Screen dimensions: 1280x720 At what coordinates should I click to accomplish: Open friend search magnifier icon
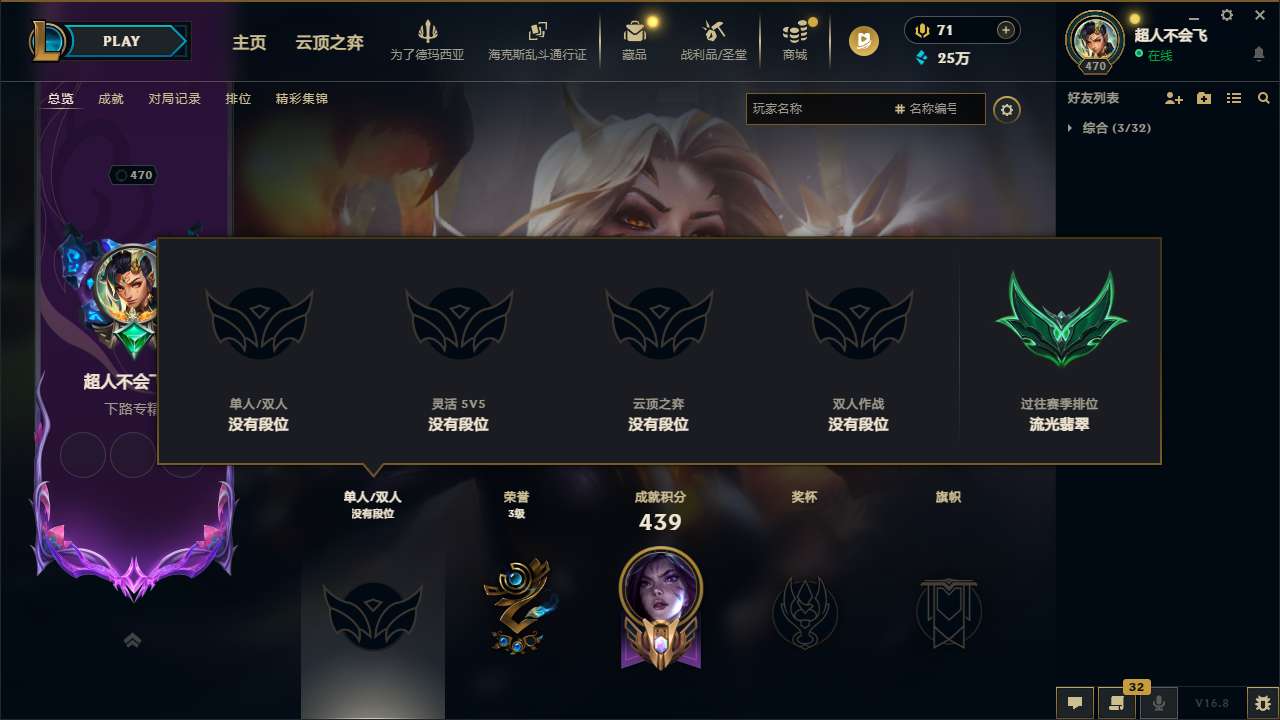point(1264,98)
